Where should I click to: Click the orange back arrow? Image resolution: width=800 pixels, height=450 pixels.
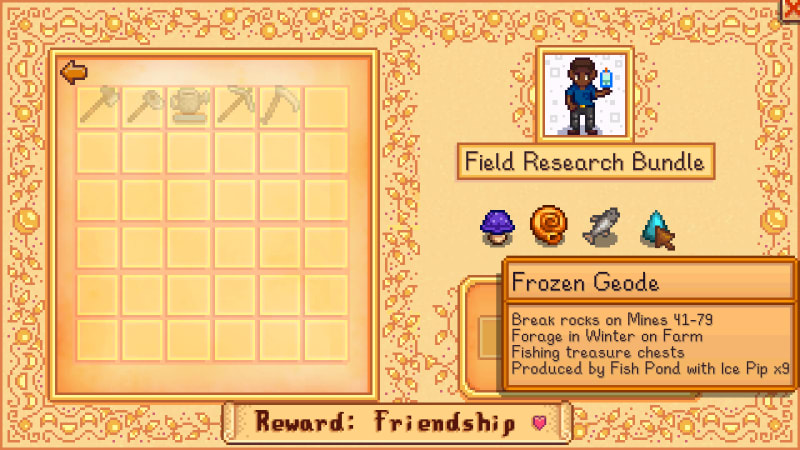[72, 72]
